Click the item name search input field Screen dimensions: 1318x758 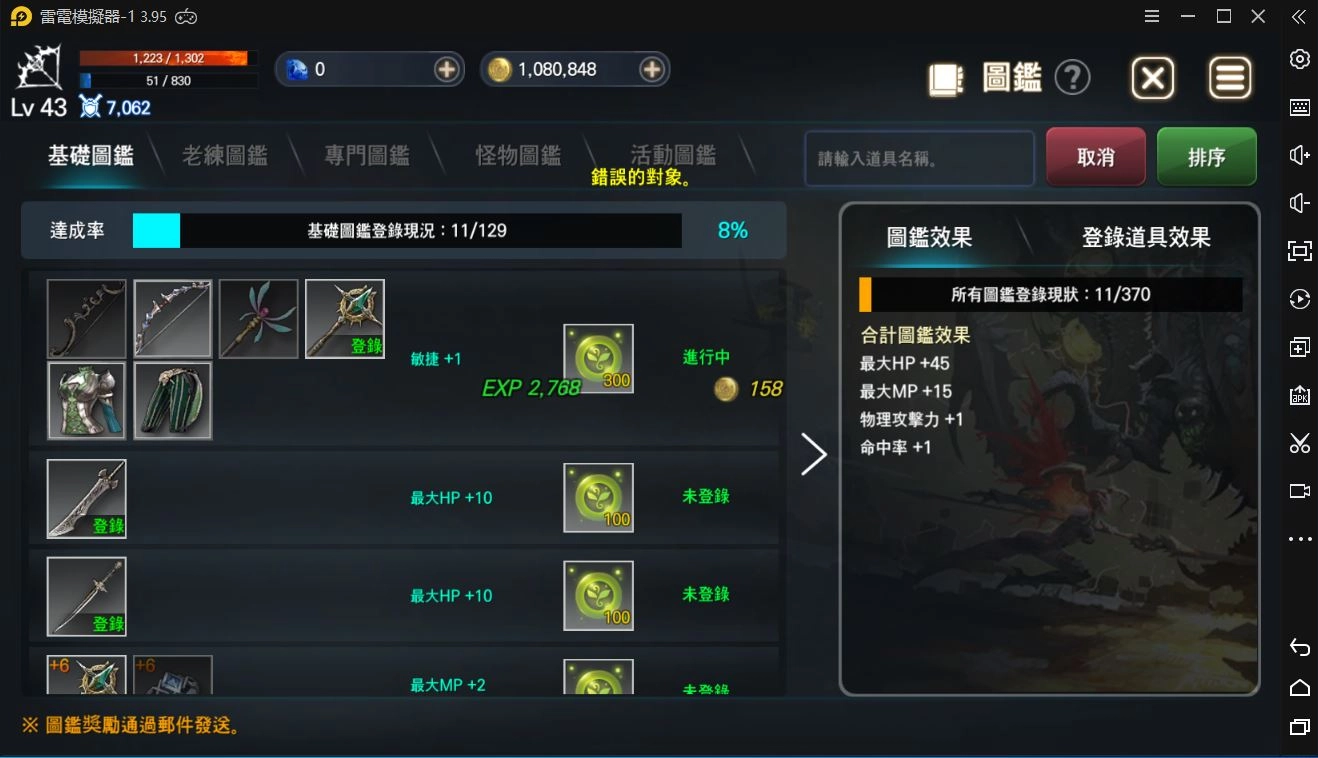[918, 158]
